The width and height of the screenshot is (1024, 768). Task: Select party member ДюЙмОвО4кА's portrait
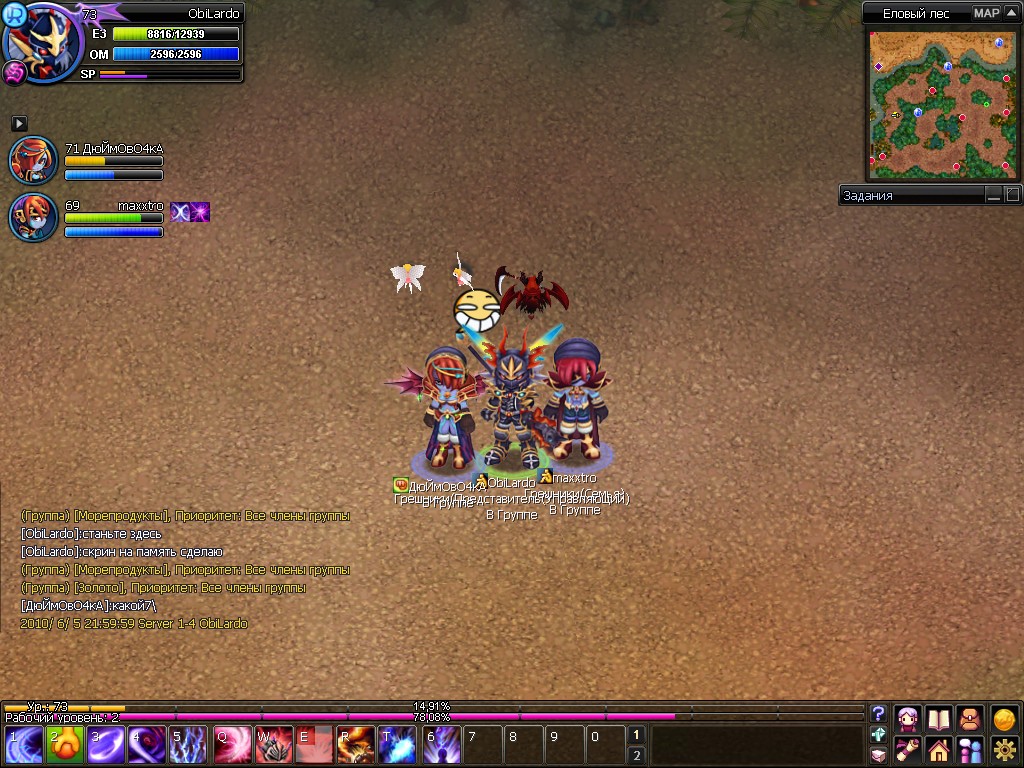(x=33, y=160)
